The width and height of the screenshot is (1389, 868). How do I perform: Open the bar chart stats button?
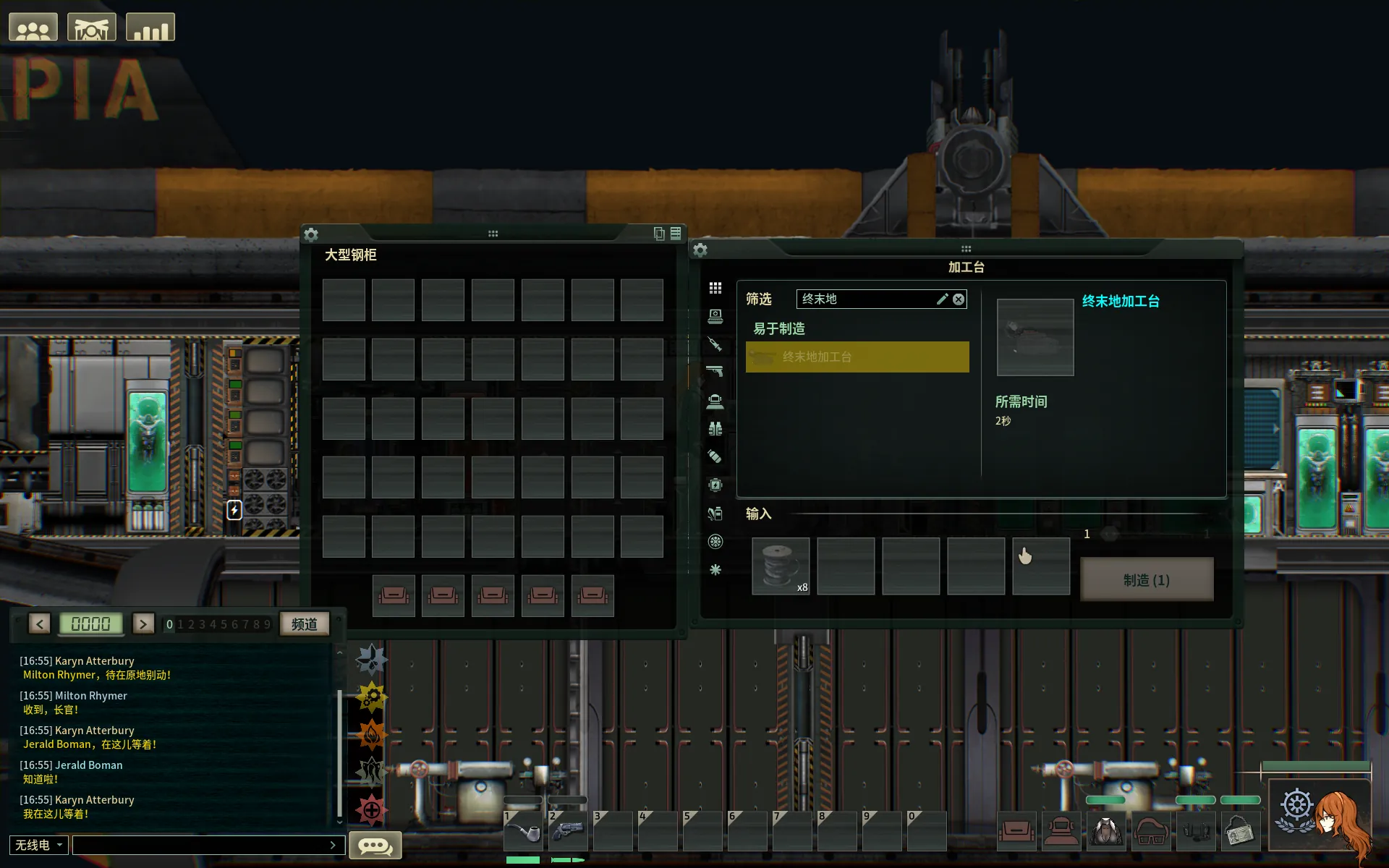[x=150, y=28]
